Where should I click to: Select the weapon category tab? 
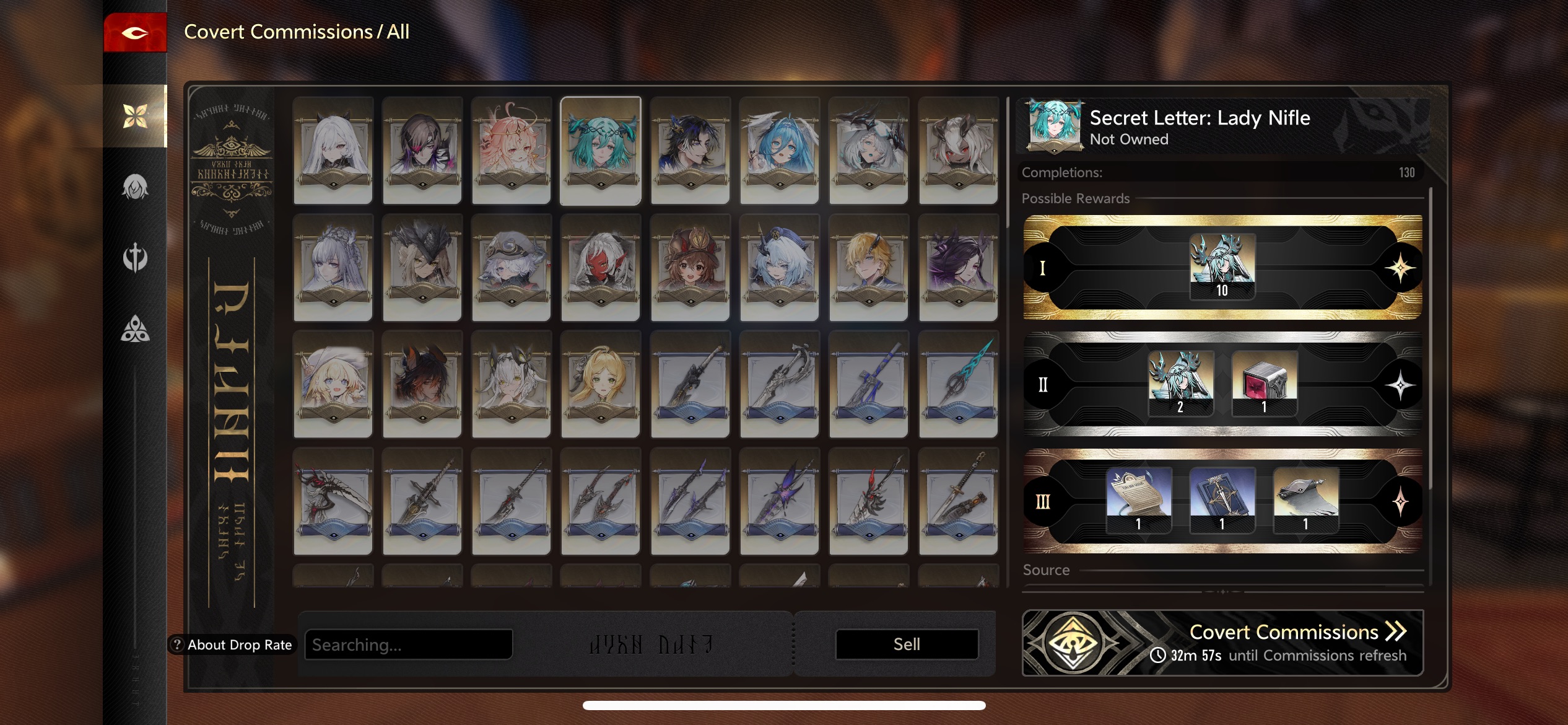coord(135,257)
